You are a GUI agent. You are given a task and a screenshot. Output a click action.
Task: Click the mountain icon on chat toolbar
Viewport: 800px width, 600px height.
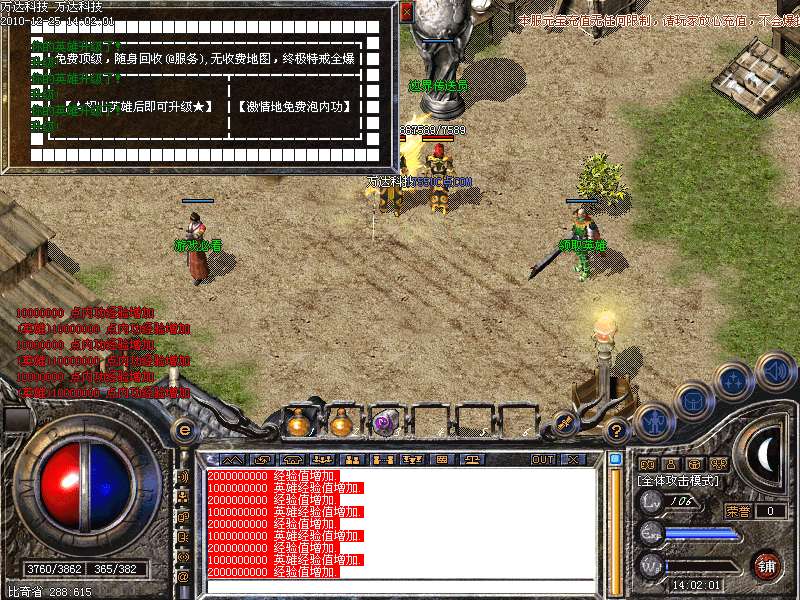(x=234, y=460)
